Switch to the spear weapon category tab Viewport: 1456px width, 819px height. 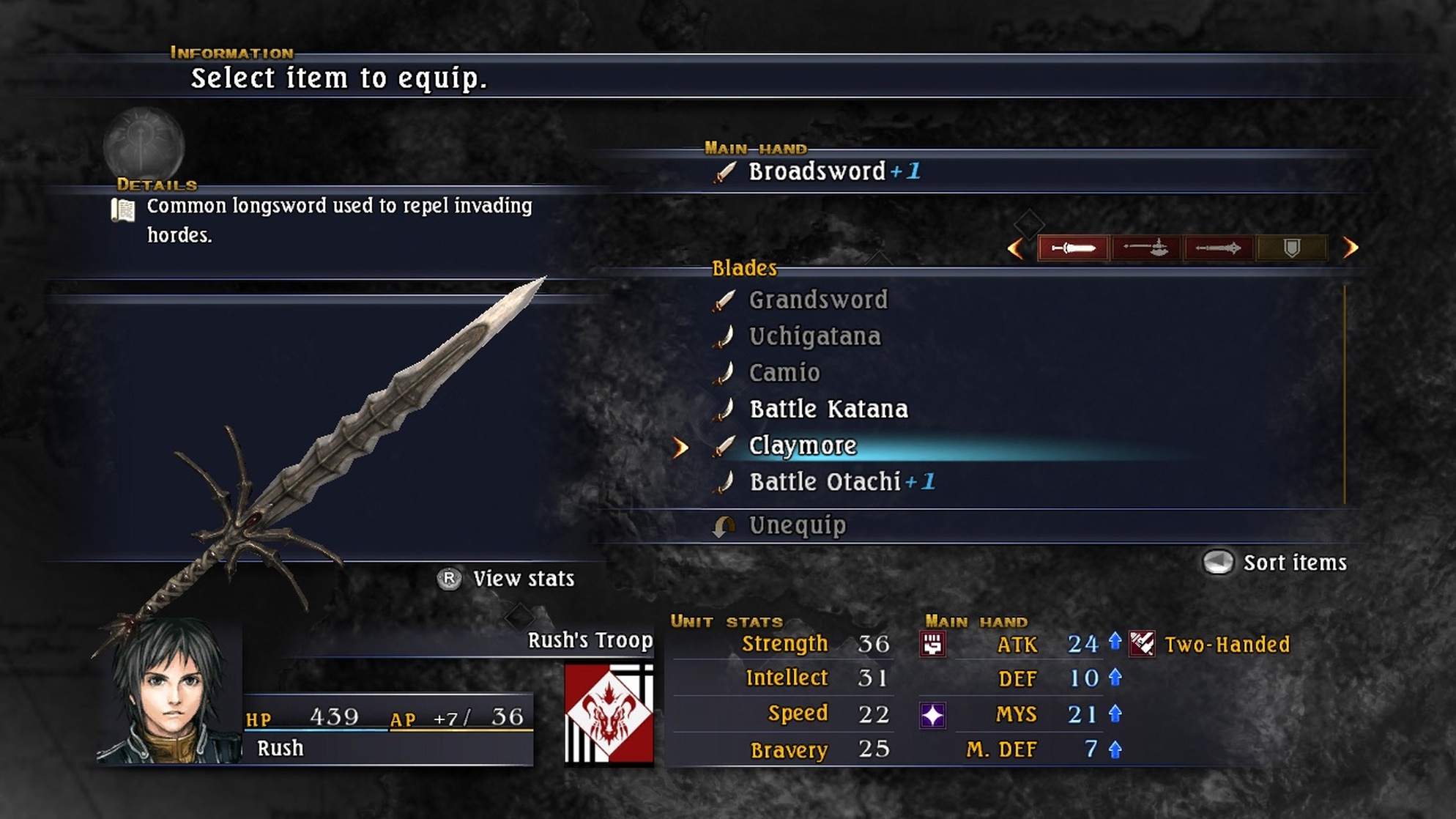pyautogui.click(x=1218, y=248)
